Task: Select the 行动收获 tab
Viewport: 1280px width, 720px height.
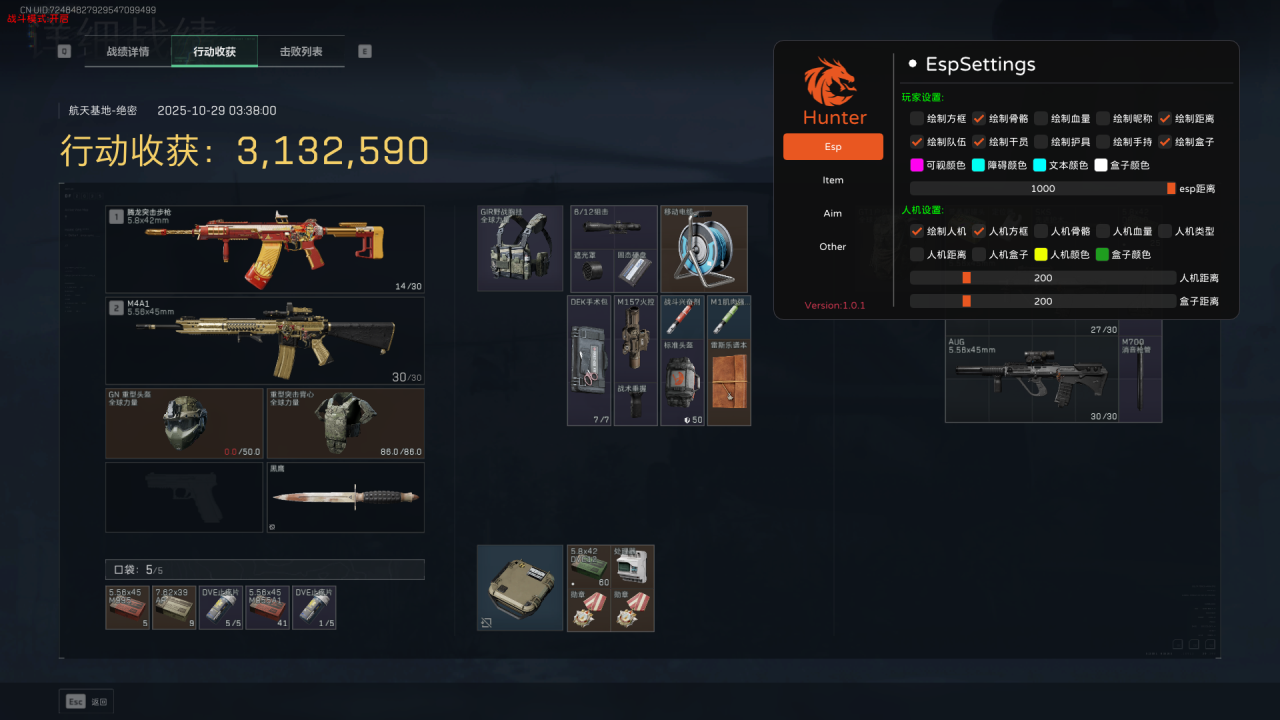Action: [x=214, y=51]
